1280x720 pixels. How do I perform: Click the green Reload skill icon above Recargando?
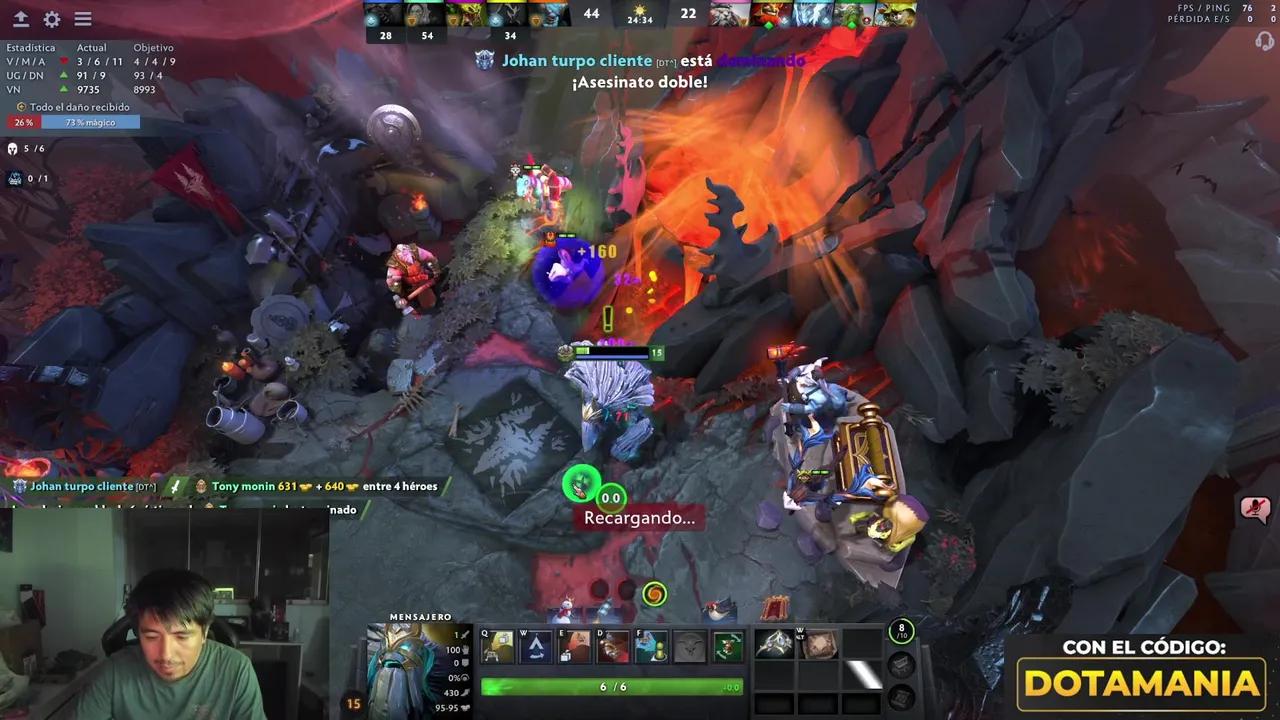tap(580, 485)
